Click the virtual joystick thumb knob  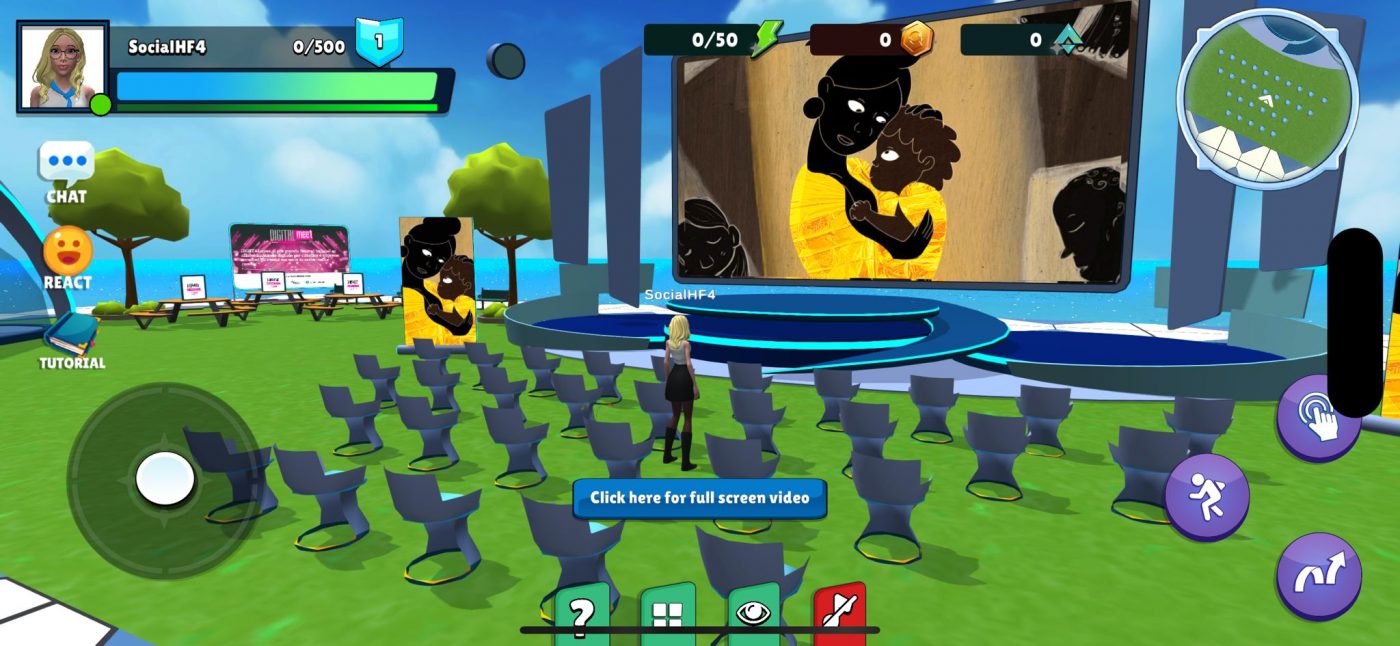tap(165, 479)
